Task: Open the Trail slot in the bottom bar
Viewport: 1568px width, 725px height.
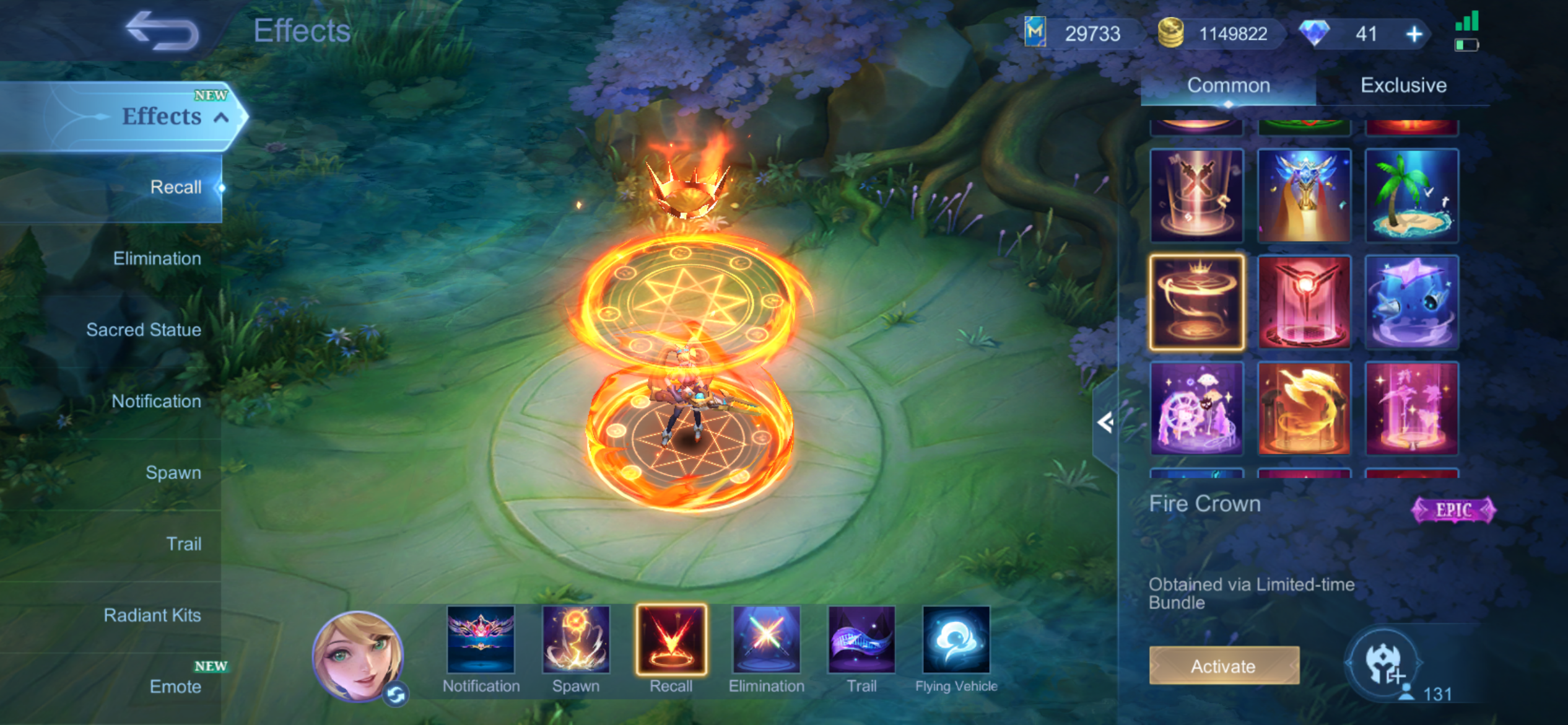Action: click(861, 641)
